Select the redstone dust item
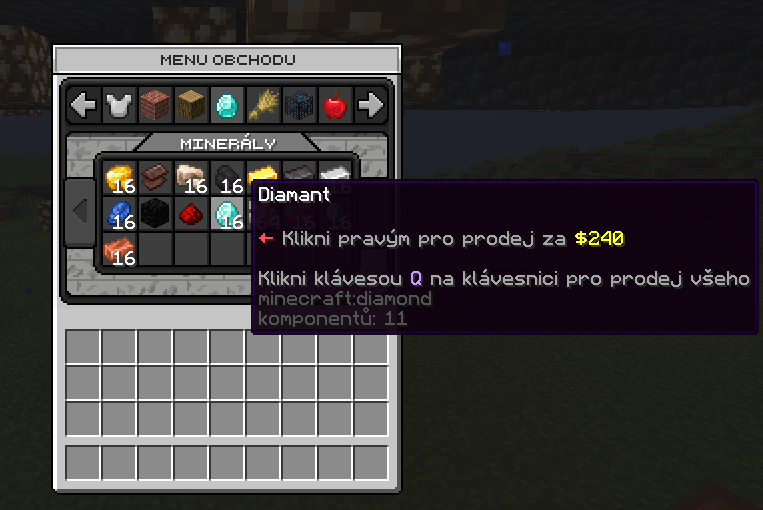Viewport: 763px width, 510px height. click(191, 213)
